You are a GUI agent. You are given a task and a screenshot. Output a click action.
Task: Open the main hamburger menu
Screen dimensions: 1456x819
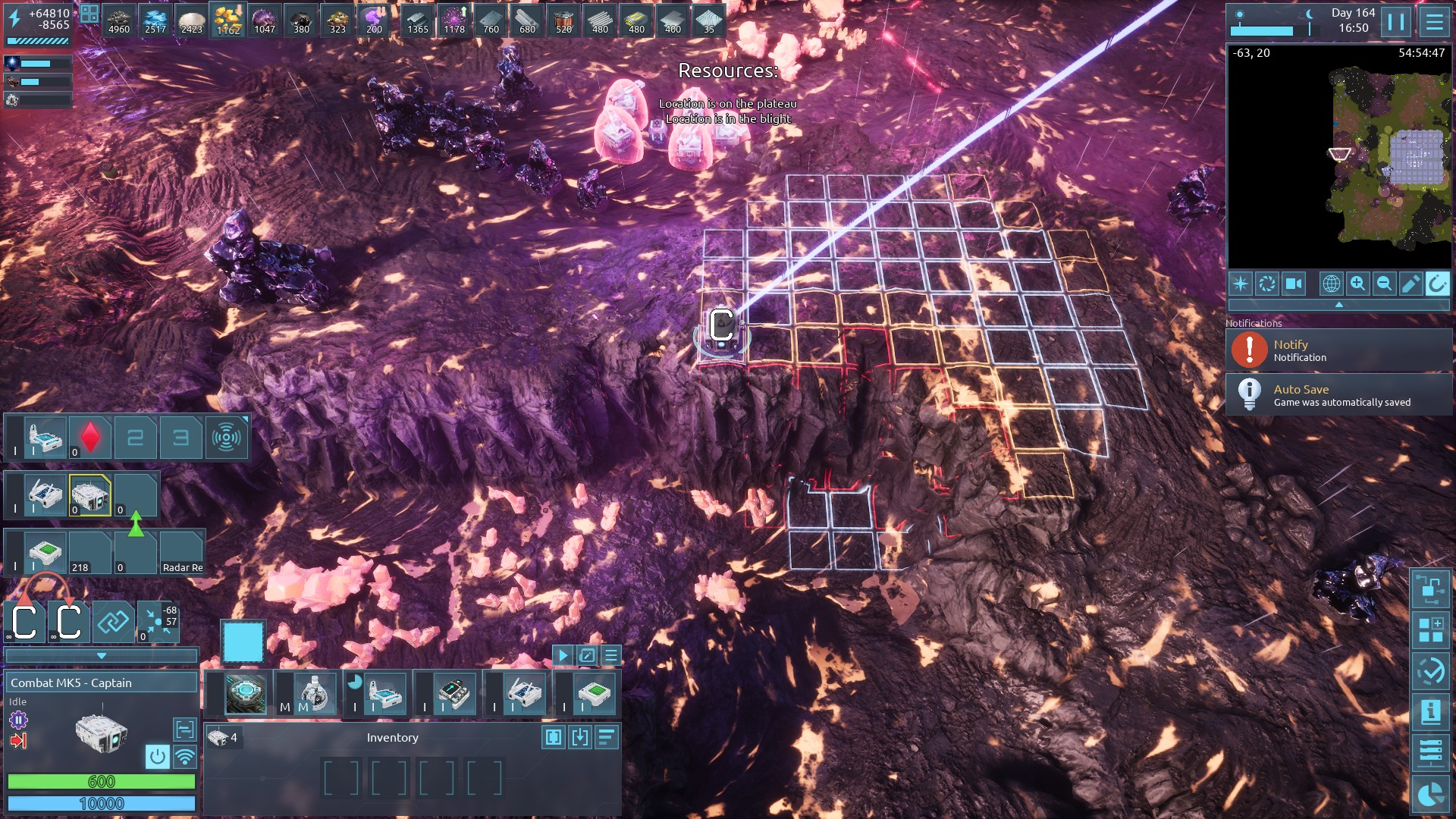pos(1434,22)
